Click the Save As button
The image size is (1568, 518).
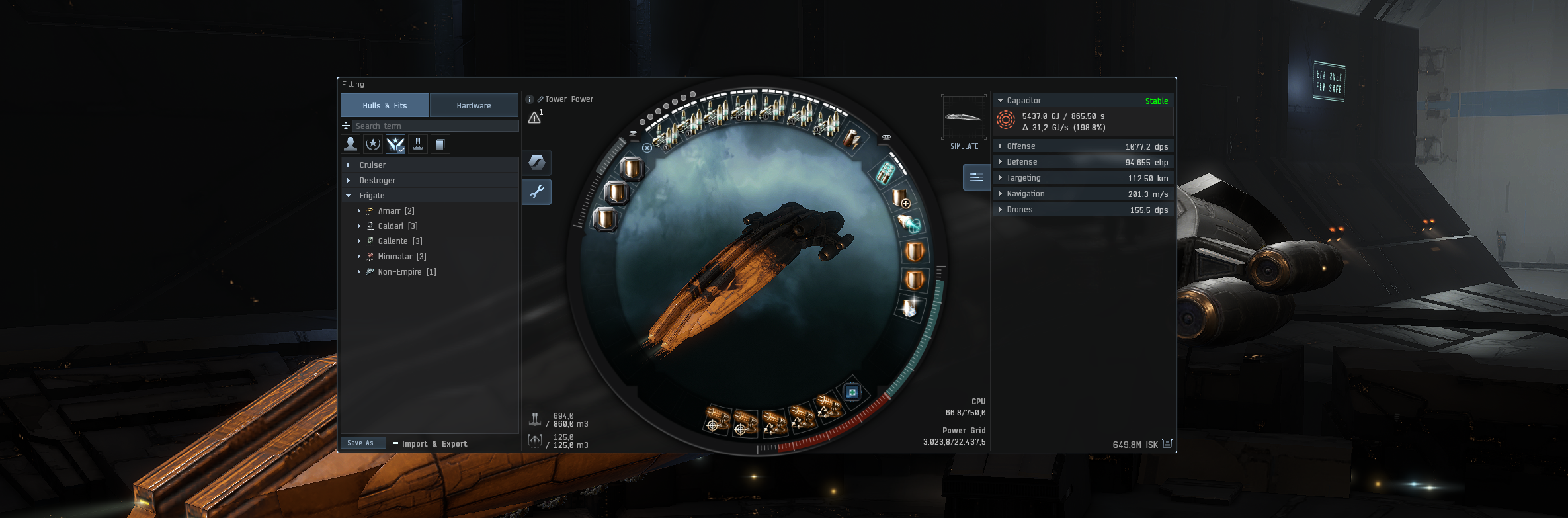[x=363, y=443]
